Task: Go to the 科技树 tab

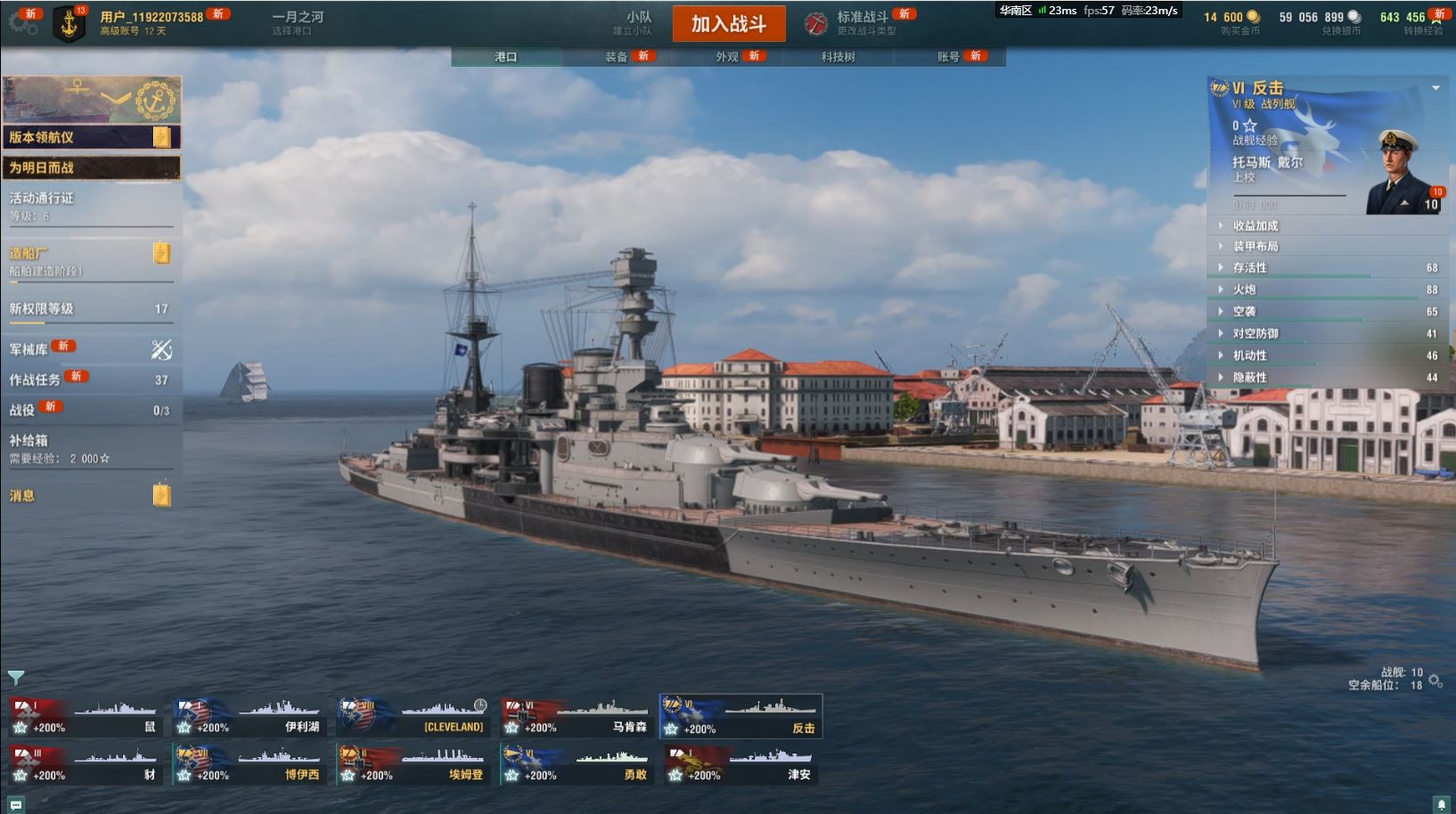Action: click(x=838, y=57)
